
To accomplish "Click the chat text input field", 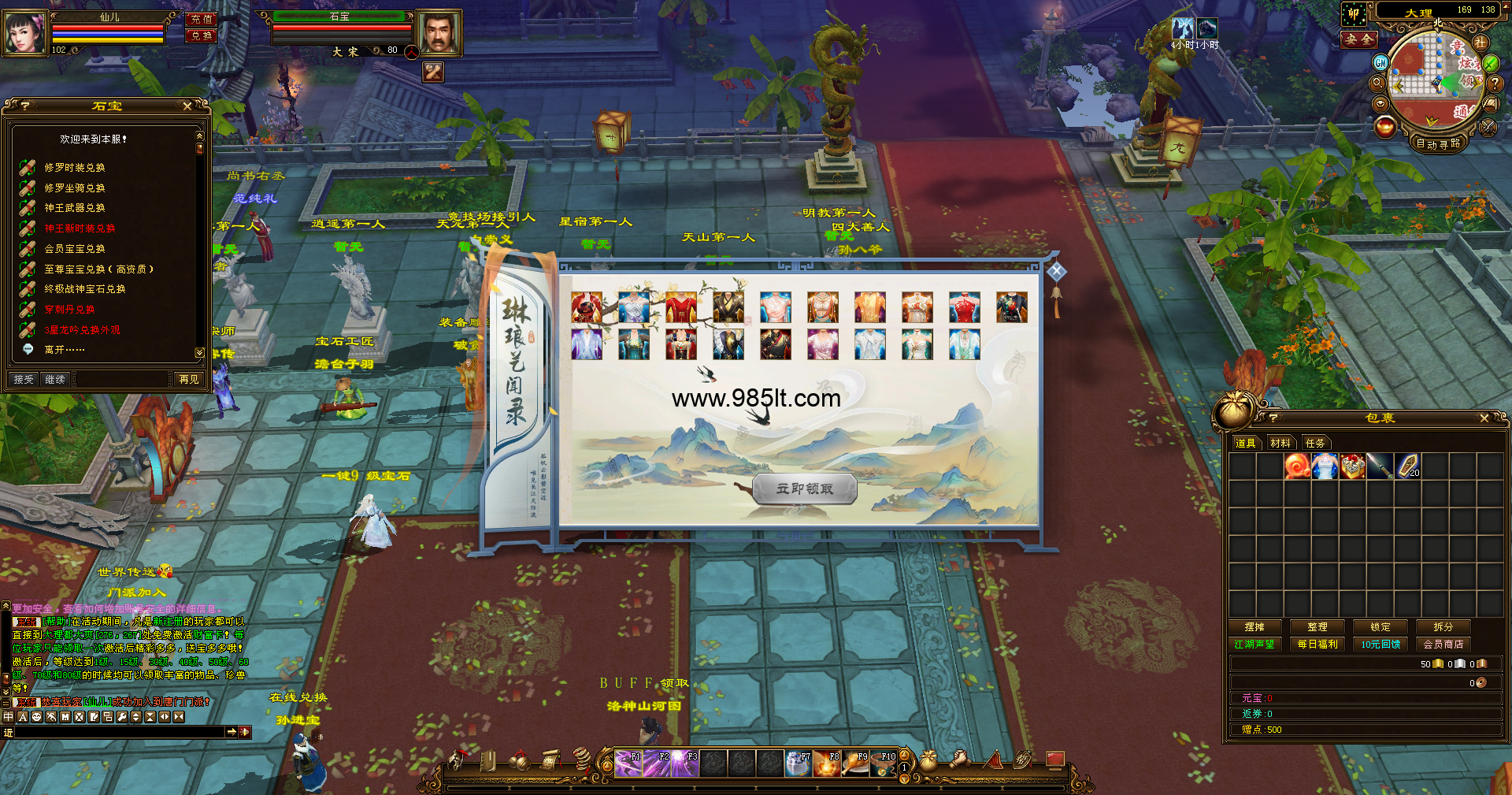I will [120, 733].
